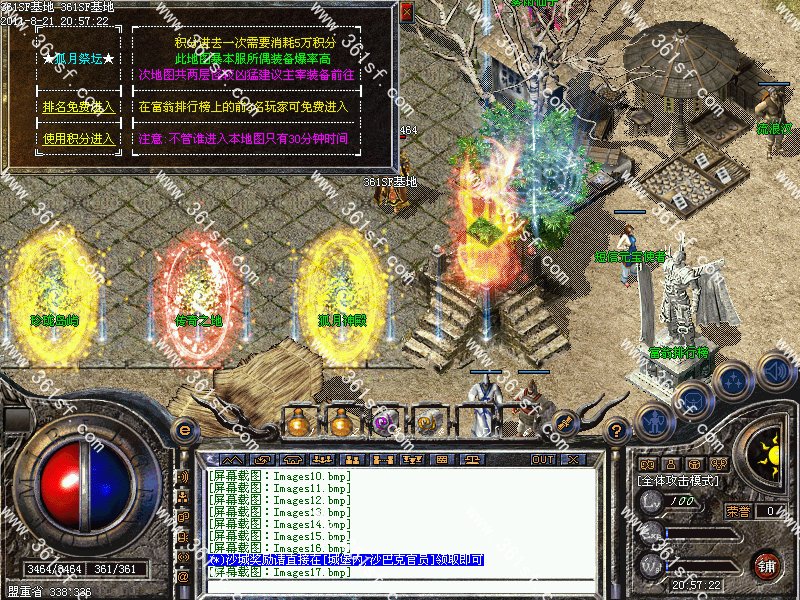
Task: Open the red 铺 shop button
Action: 766,565
